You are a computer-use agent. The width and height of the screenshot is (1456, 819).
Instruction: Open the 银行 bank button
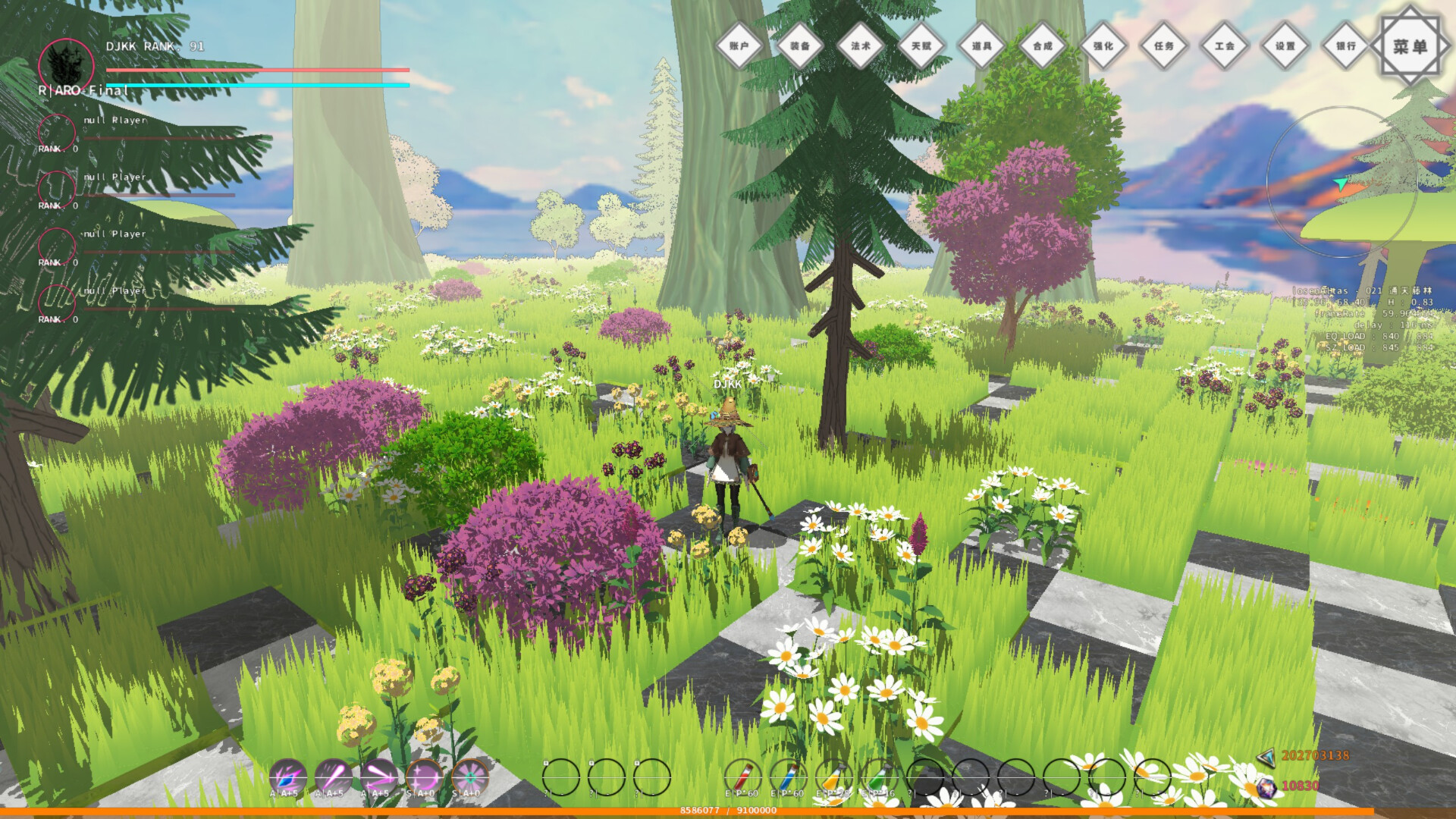(1346, 45)
